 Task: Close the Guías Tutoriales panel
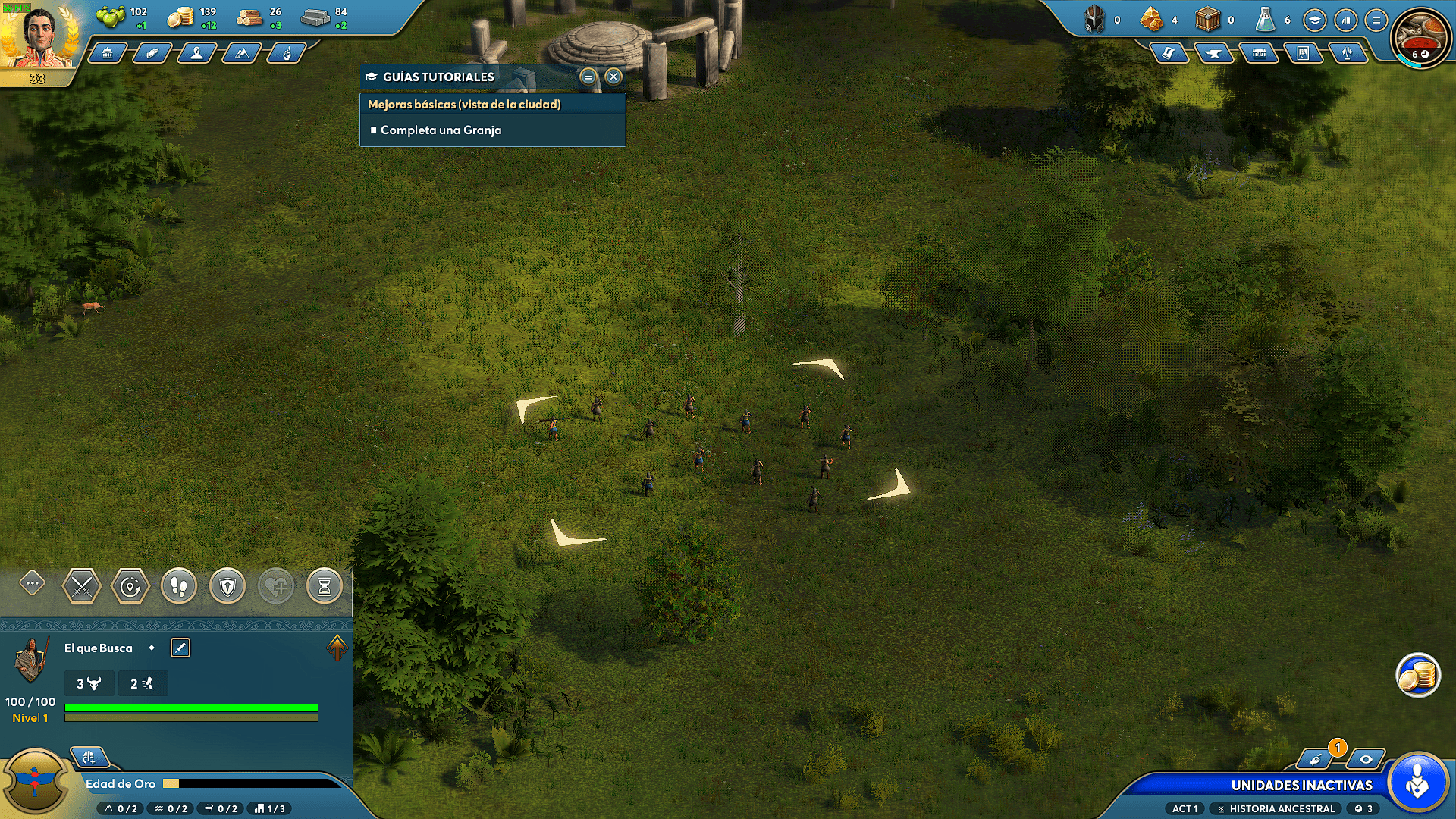click(x=613, y=77)
